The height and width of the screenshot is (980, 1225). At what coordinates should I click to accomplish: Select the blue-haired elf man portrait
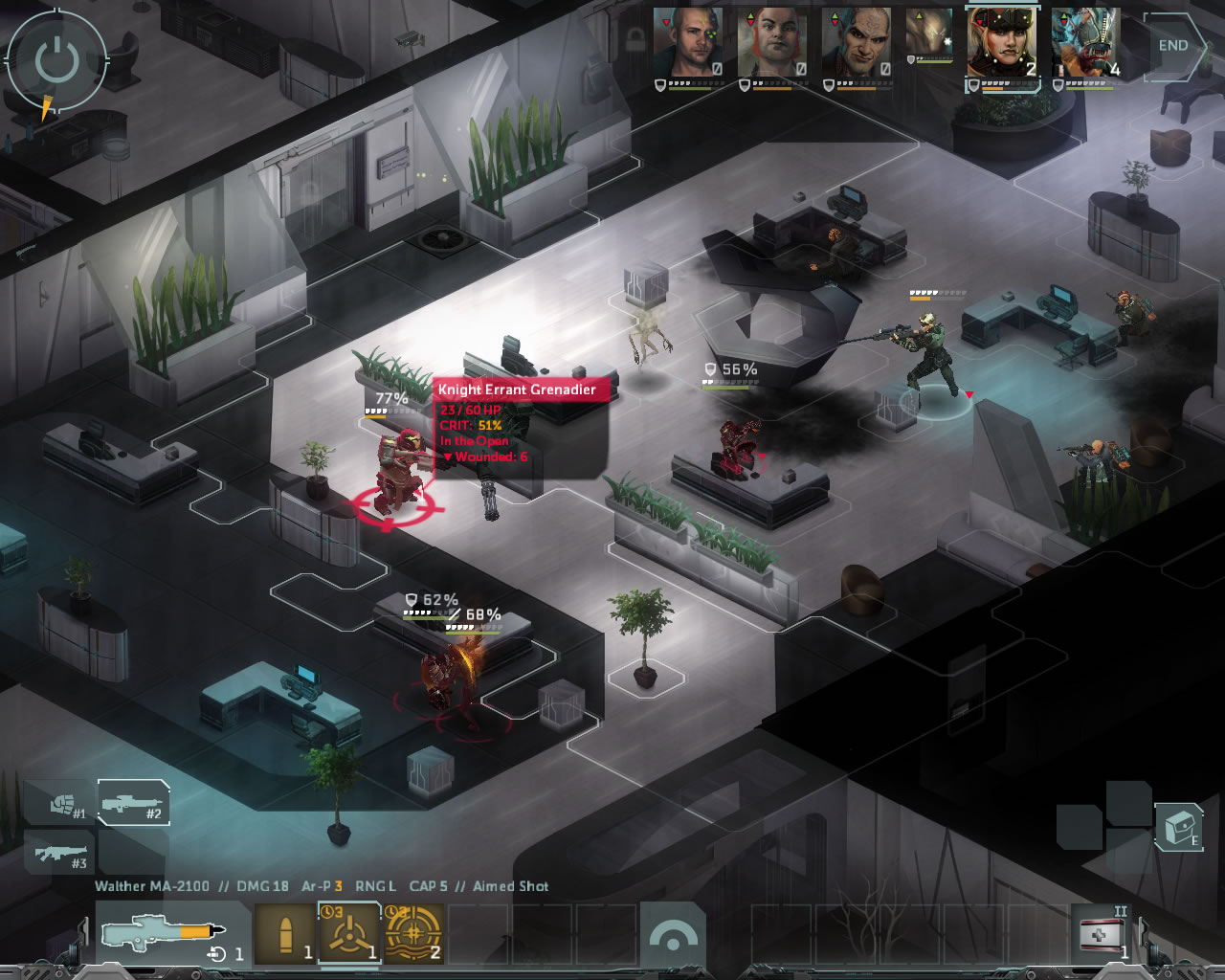tap(856, 42)
